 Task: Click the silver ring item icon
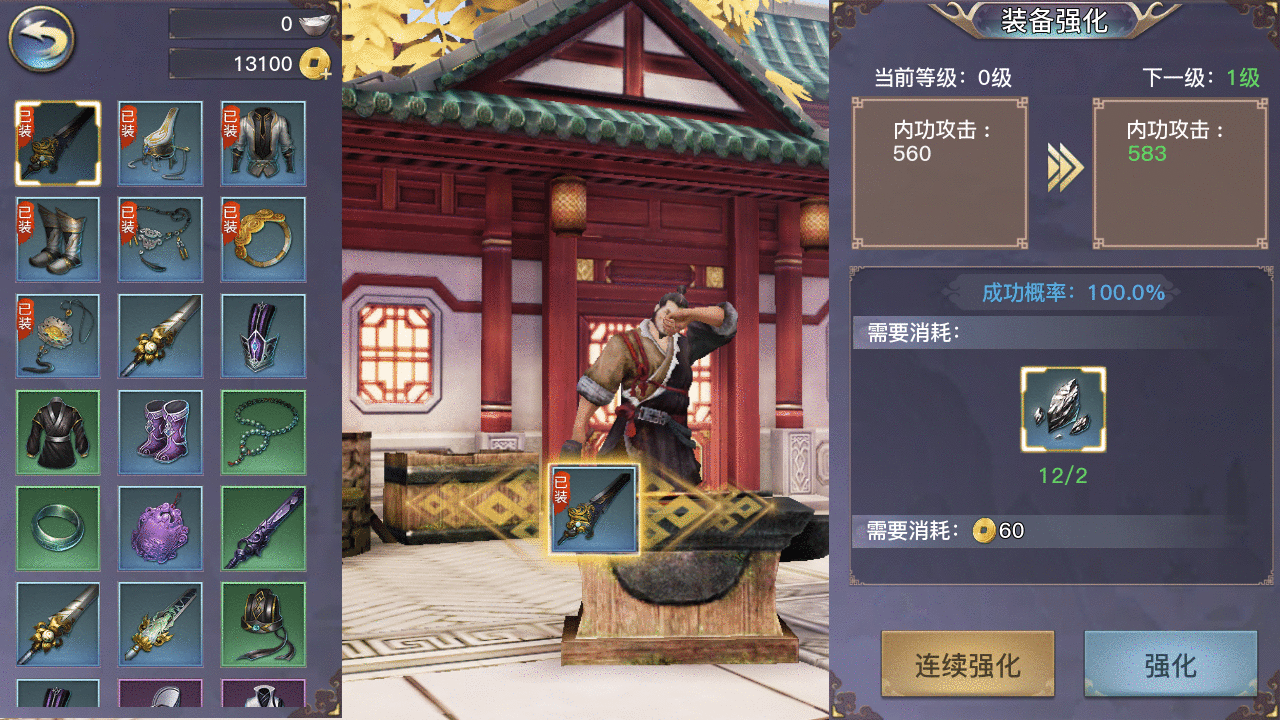click(x=57, y=527)
